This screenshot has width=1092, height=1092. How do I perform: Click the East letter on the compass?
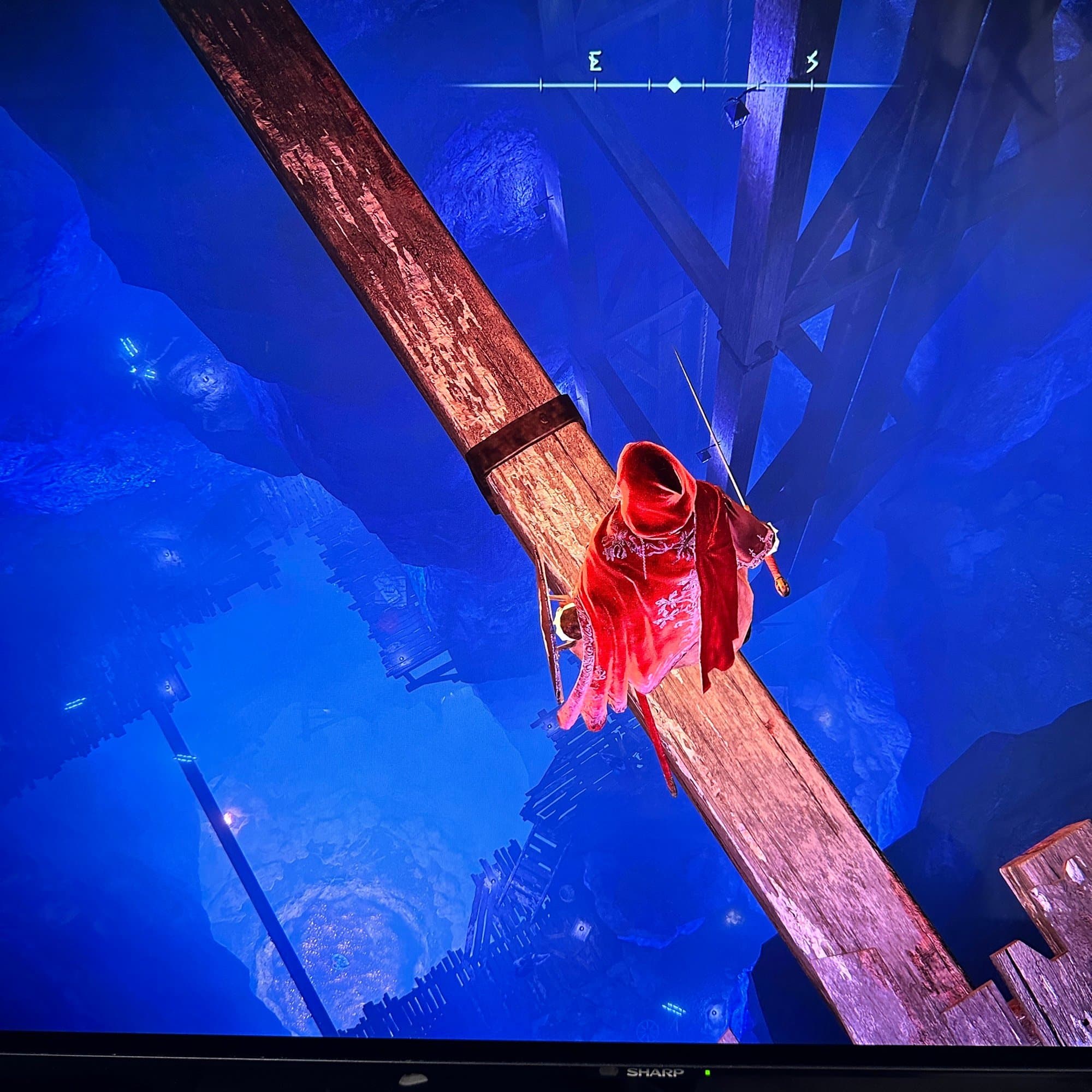(594, 62)
